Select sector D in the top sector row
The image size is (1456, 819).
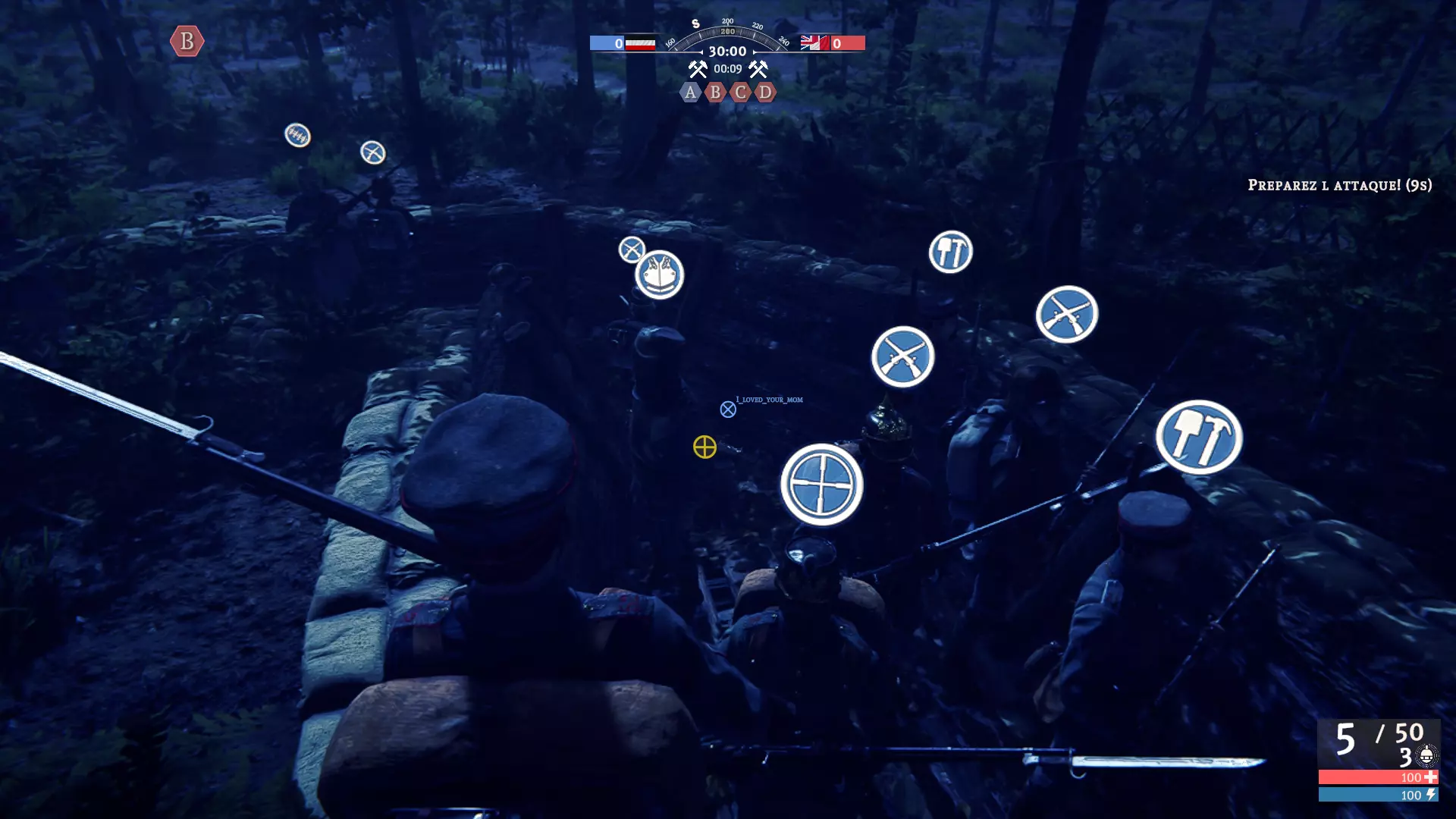click(x=765, y=93)
